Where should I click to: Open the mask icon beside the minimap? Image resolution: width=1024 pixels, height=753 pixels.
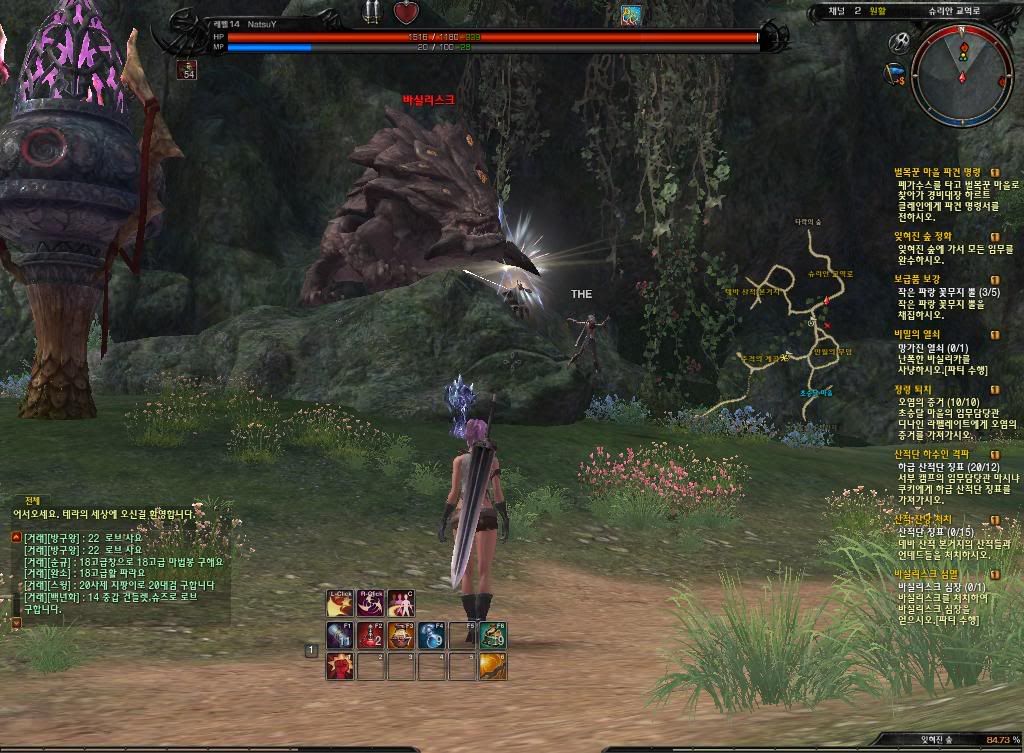coord(896,43)
